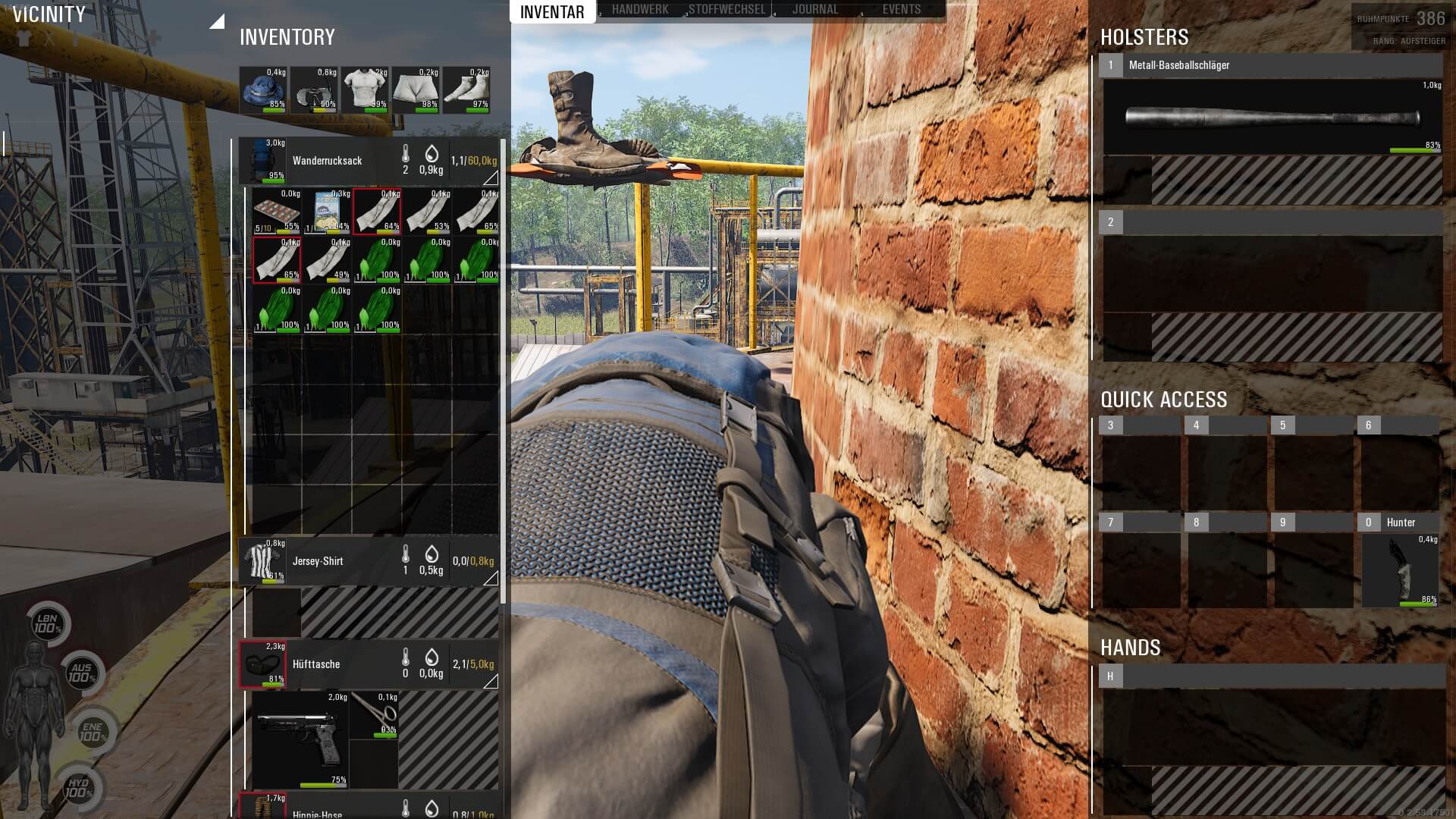Go to the Events tab
This screenshot has width=1456, height=819.
(x=901, y=10)
